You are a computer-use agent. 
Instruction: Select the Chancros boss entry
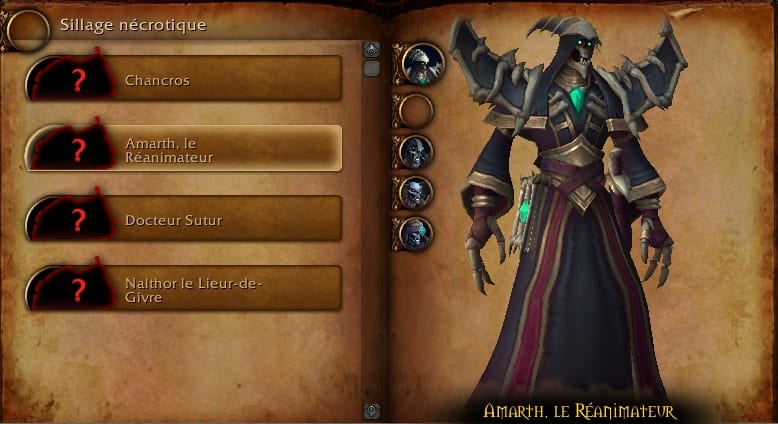point(183,79)
